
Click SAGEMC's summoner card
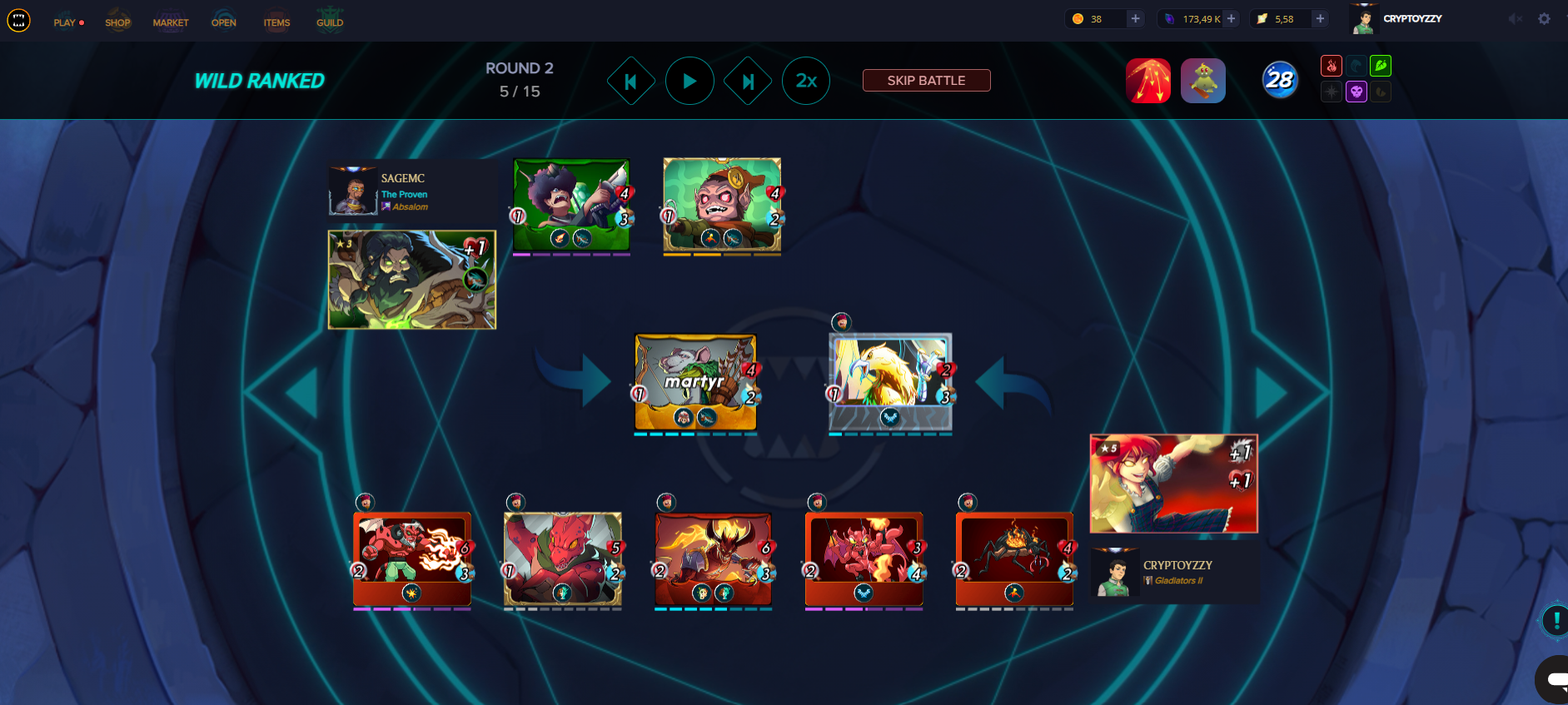(x=411, y=280)
